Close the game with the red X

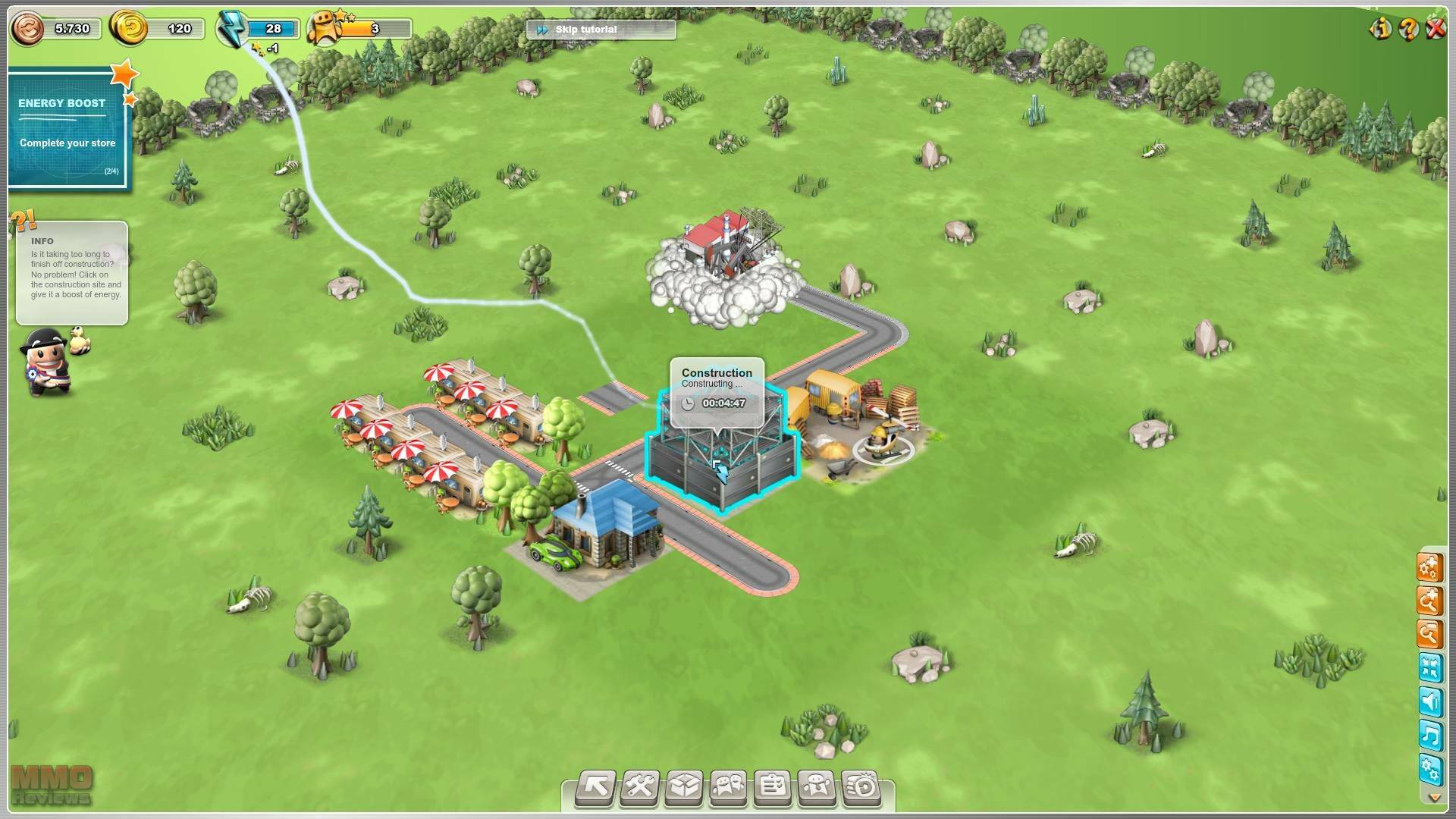pos(1436,29)
